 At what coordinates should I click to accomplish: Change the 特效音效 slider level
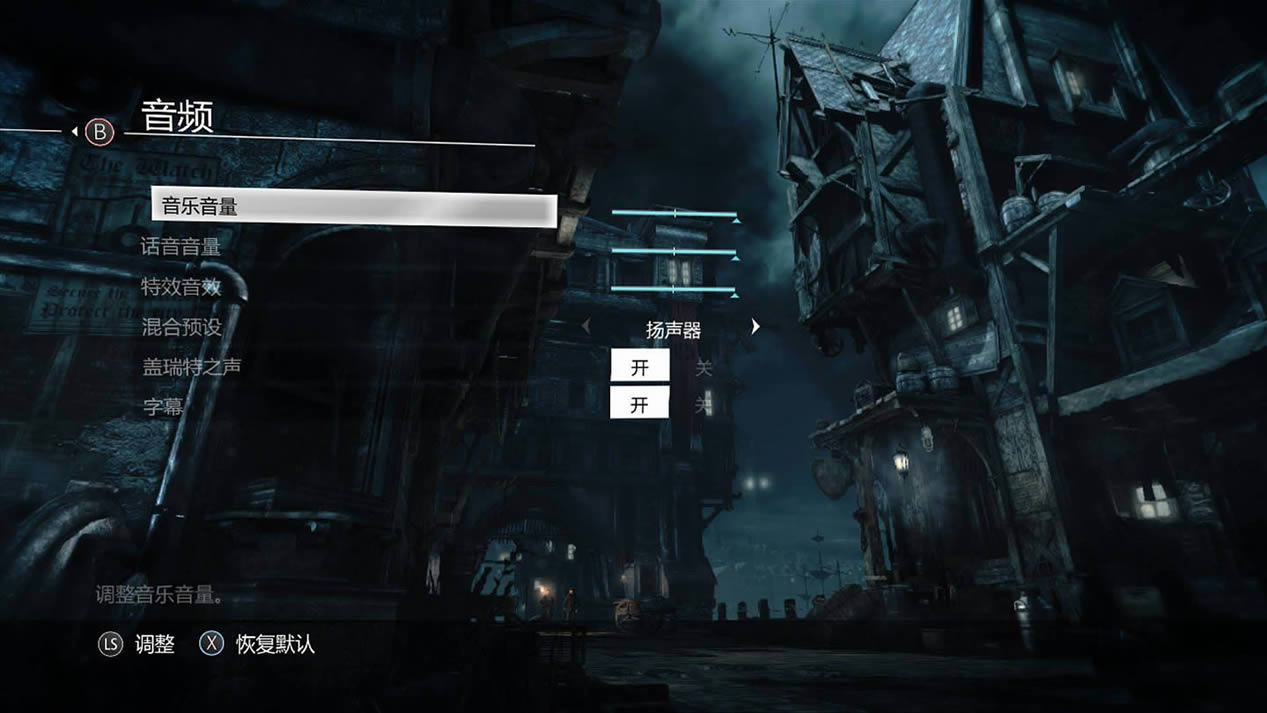click(674, 290)
